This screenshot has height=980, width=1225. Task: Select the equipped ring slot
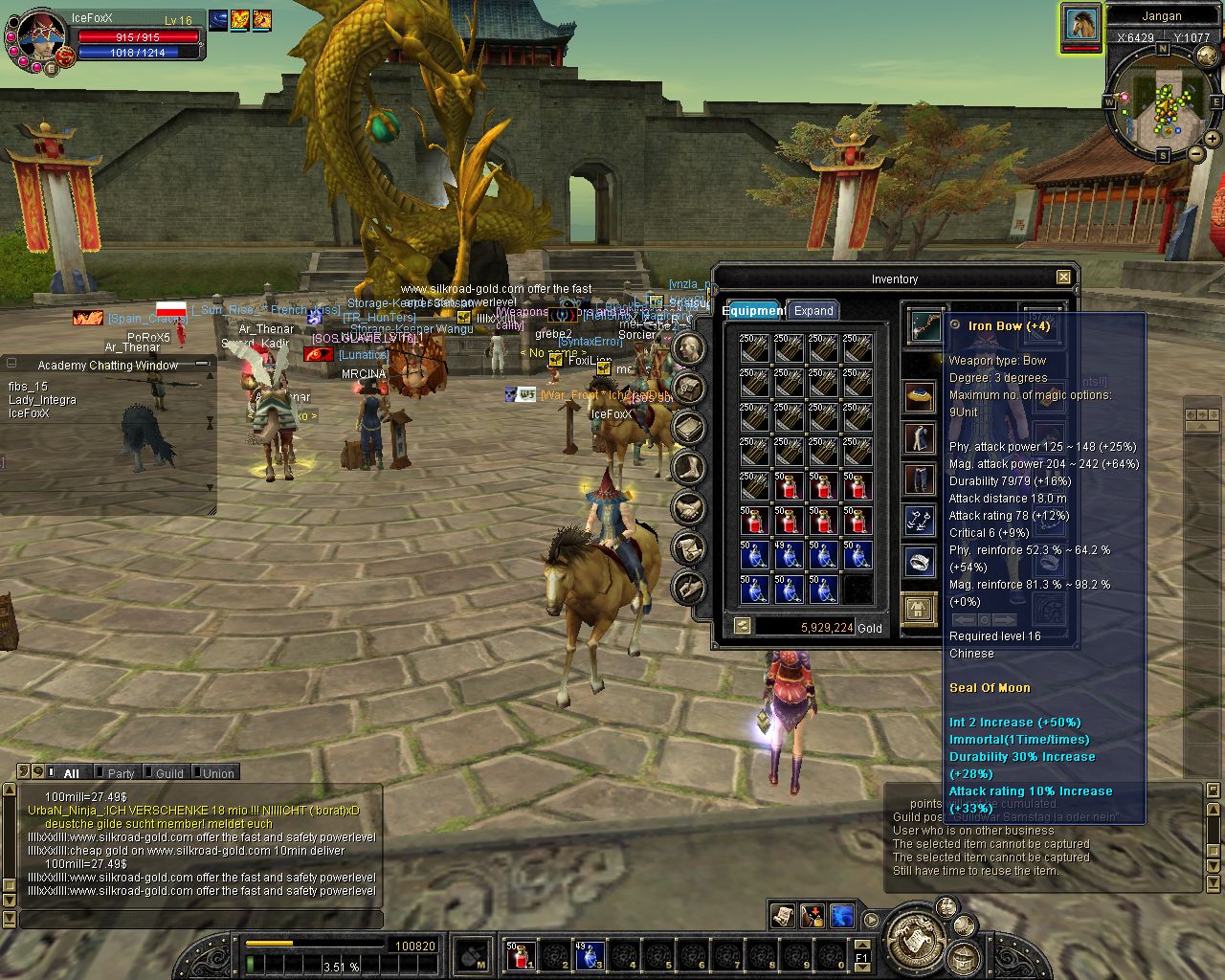(920, 563)
